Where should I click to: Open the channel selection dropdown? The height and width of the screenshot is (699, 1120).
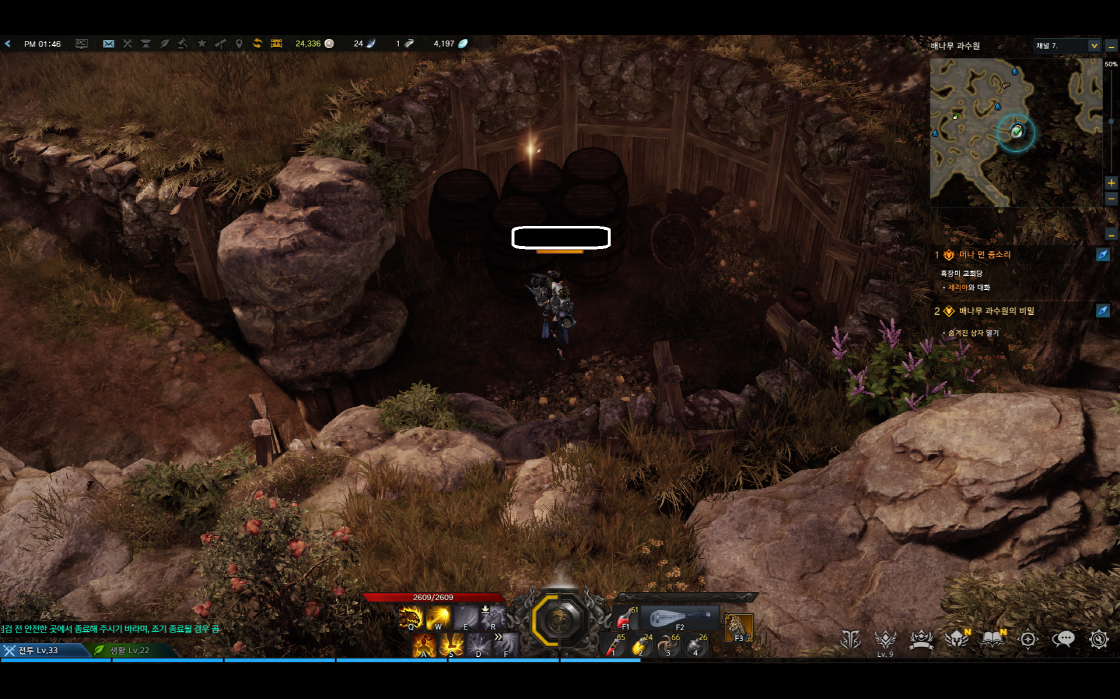[1066, 46]
